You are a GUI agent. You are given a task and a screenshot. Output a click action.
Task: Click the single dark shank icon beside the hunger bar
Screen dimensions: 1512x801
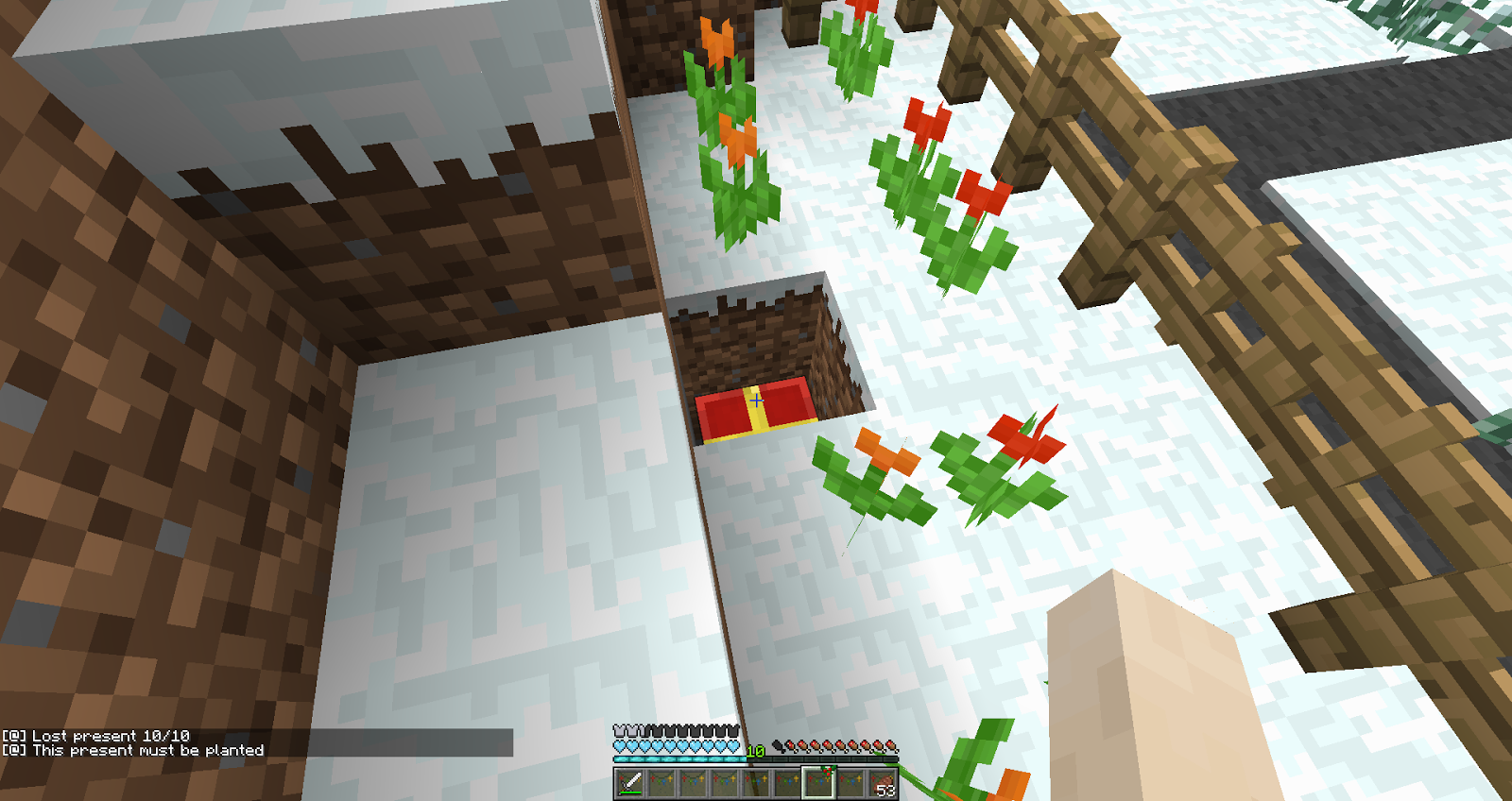click(780, 747)
